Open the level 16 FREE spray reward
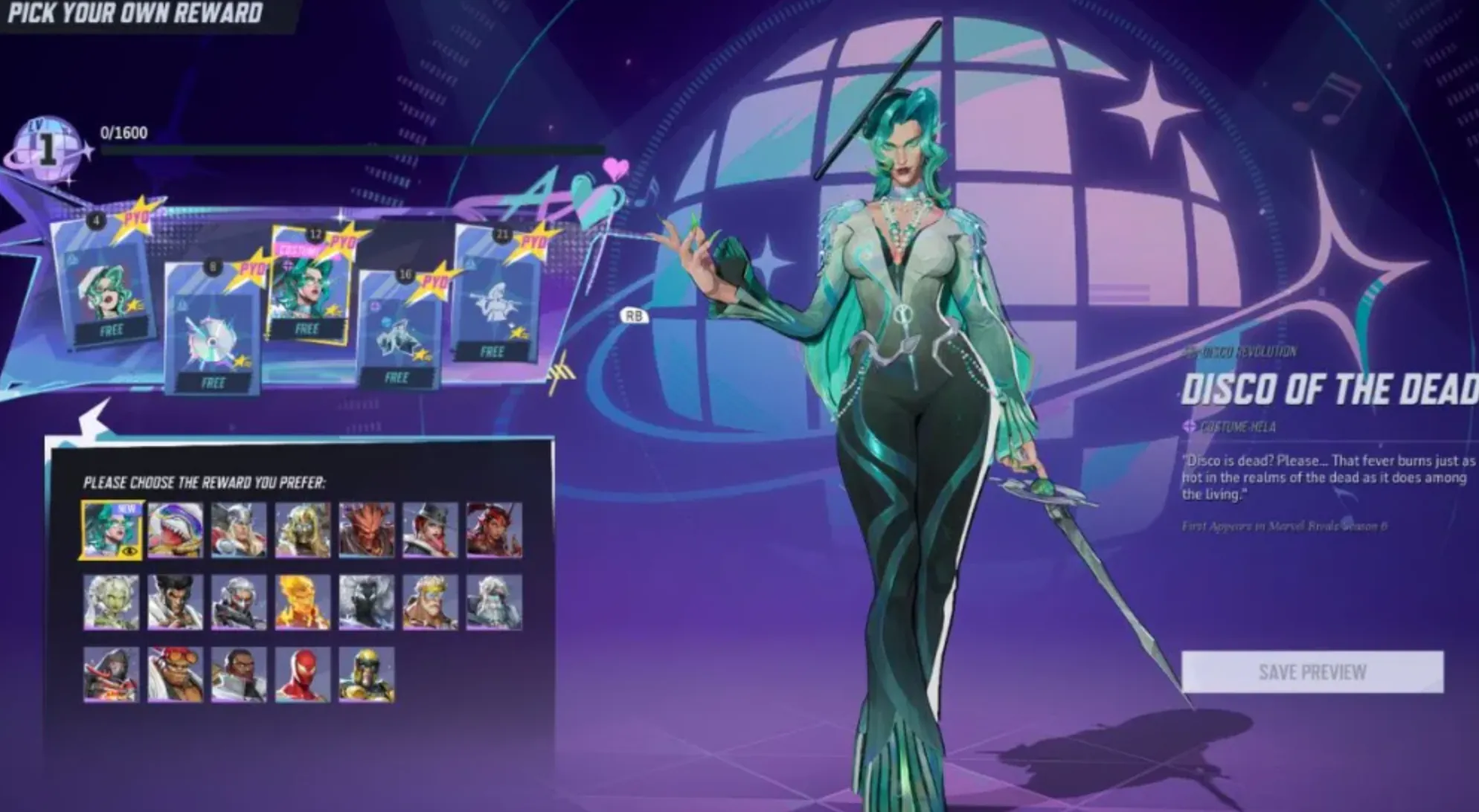 pos(397,327)
